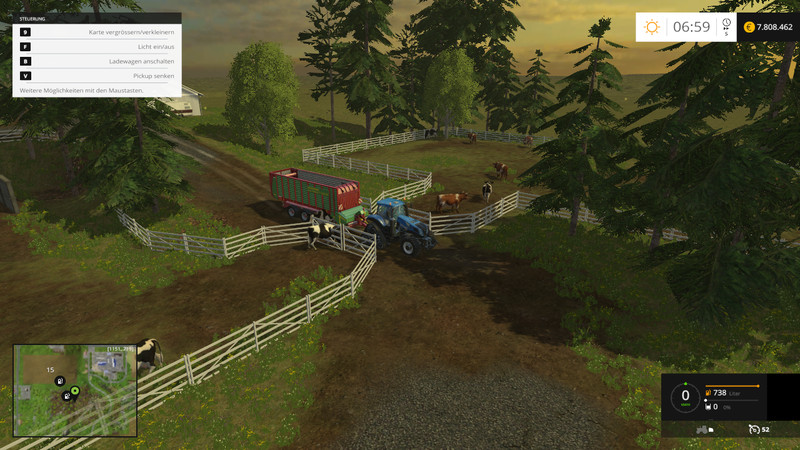Select the green player marker on minimap
Viewport: 800px width, 450px height.
click(75, 390)
